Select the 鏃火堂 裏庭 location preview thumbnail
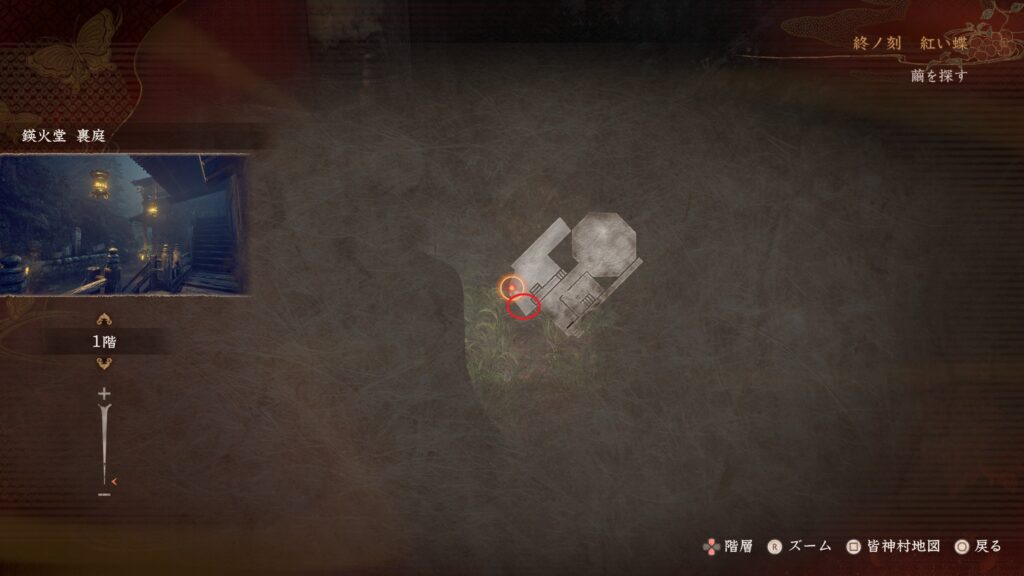 pyautogui.click(x=124, y=224)
